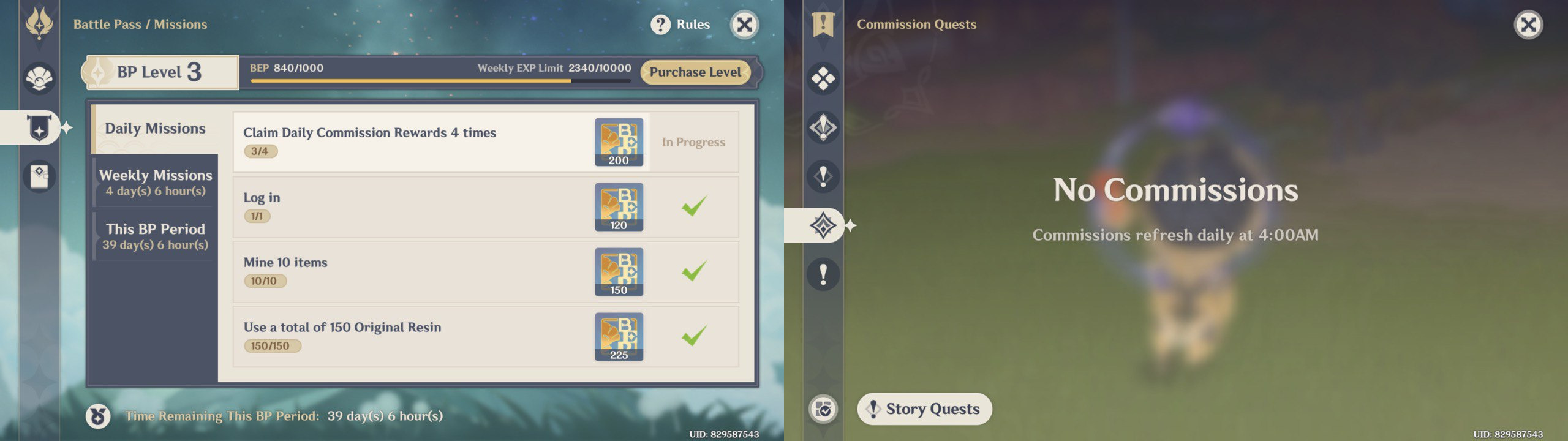Open the Archon Quests four-diamond icon

pos(823,78)
